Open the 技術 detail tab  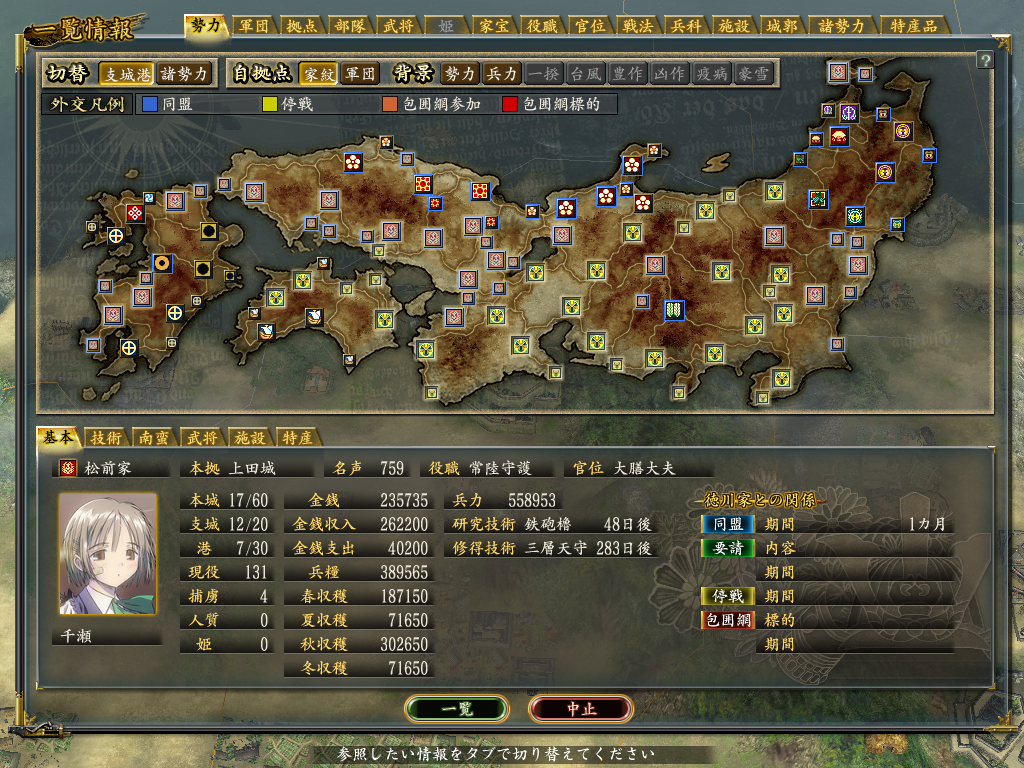(106, 437)
